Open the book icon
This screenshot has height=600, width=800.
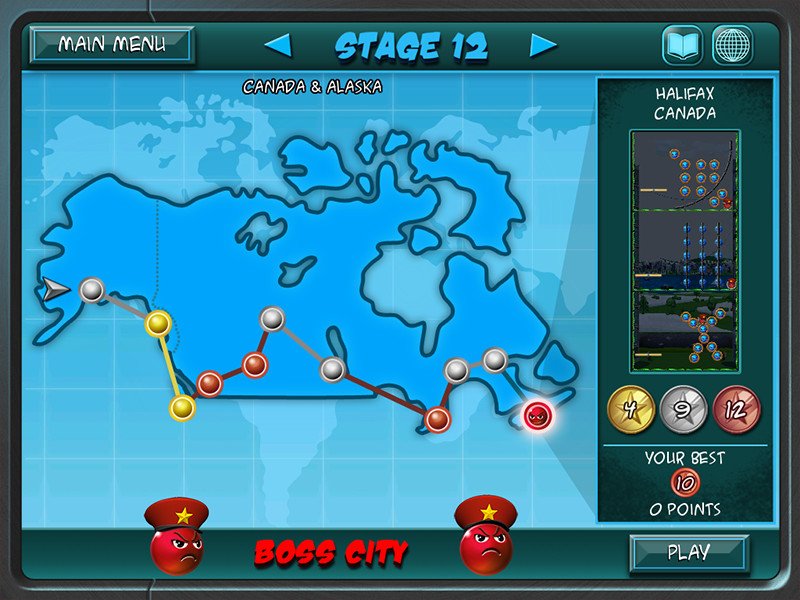pyautogui.click(x=682, y=45)
